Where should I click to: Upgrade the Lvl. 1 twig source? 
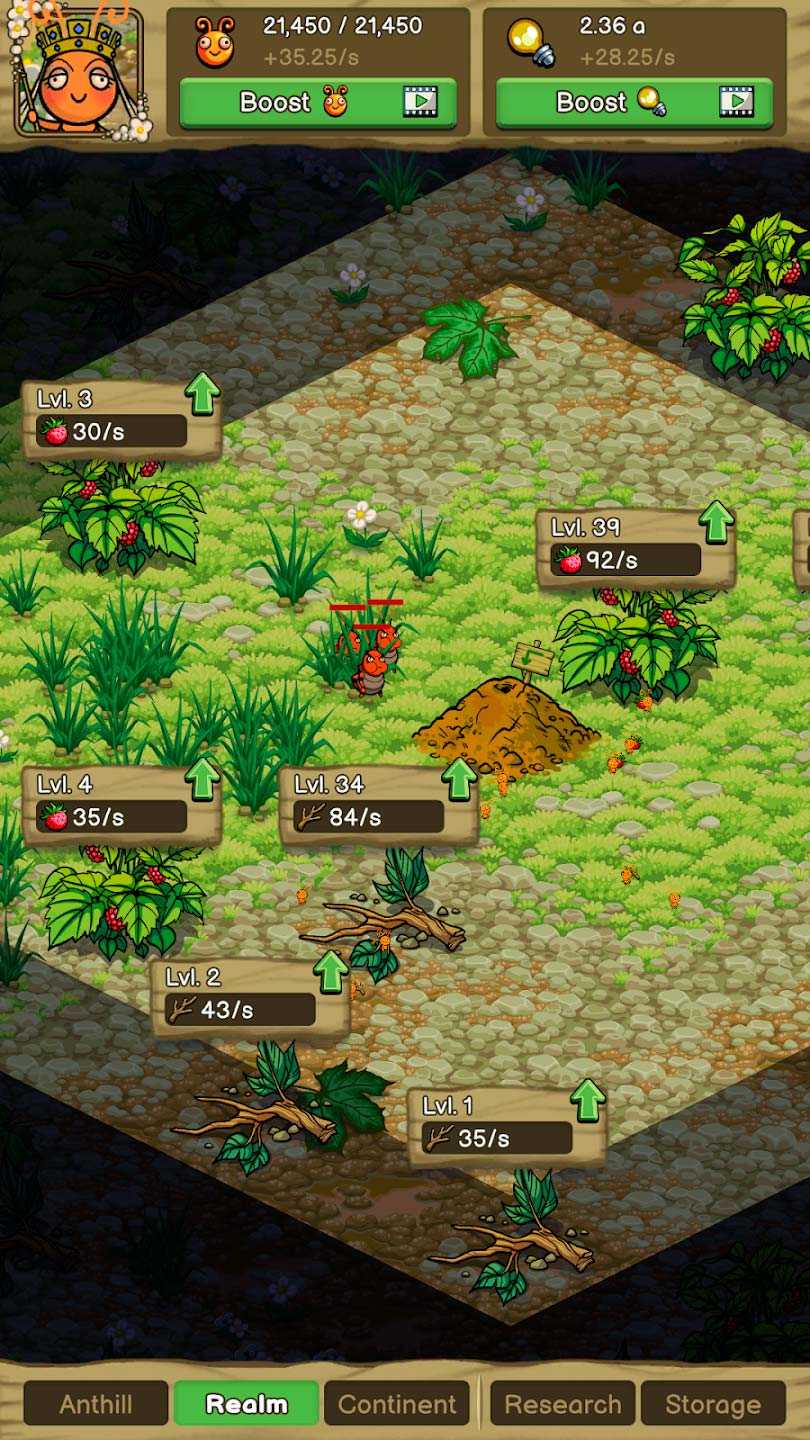coord(588,1100)
